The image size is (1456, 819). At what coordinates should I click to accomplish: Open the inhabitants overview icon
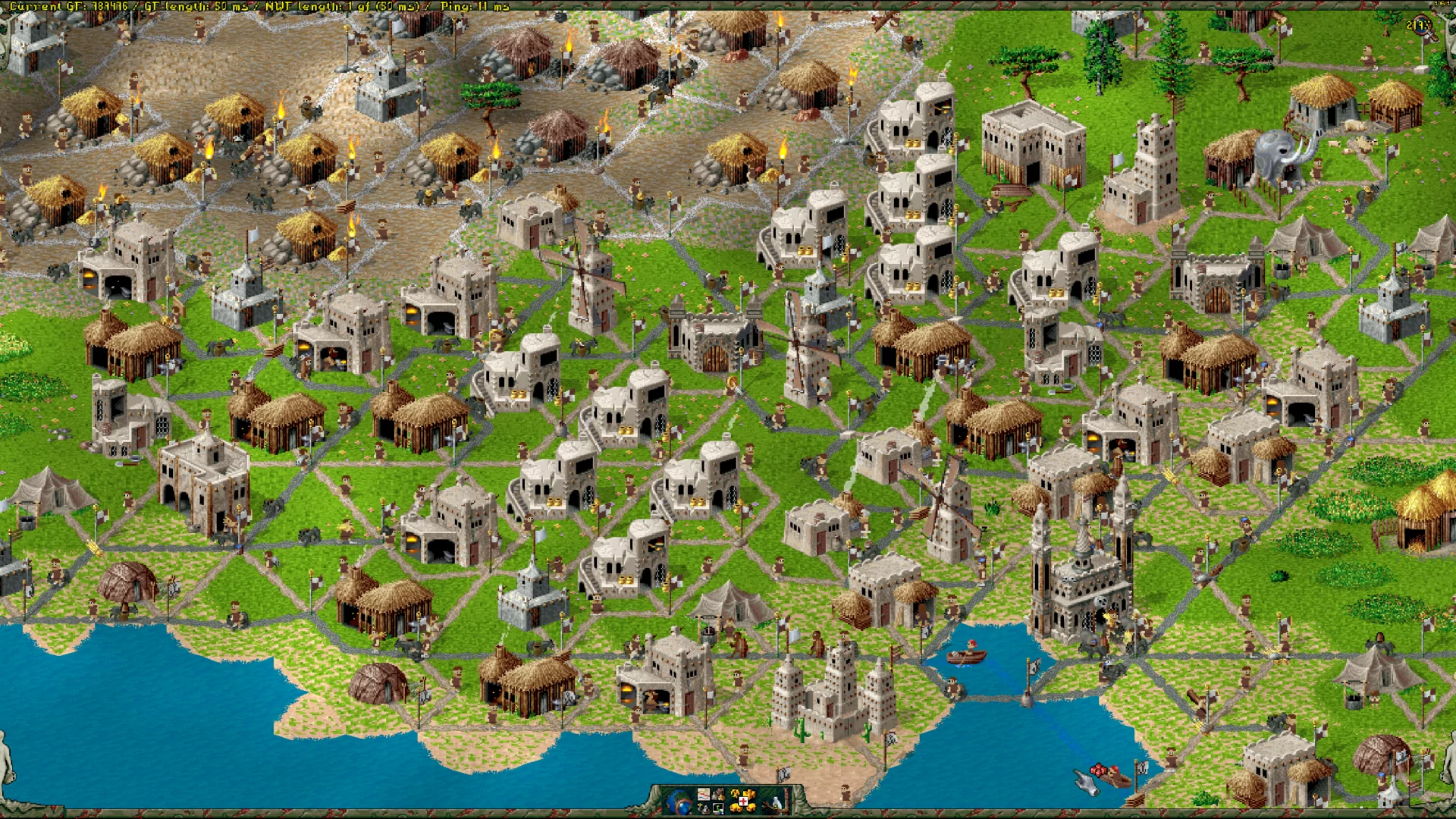718,794
